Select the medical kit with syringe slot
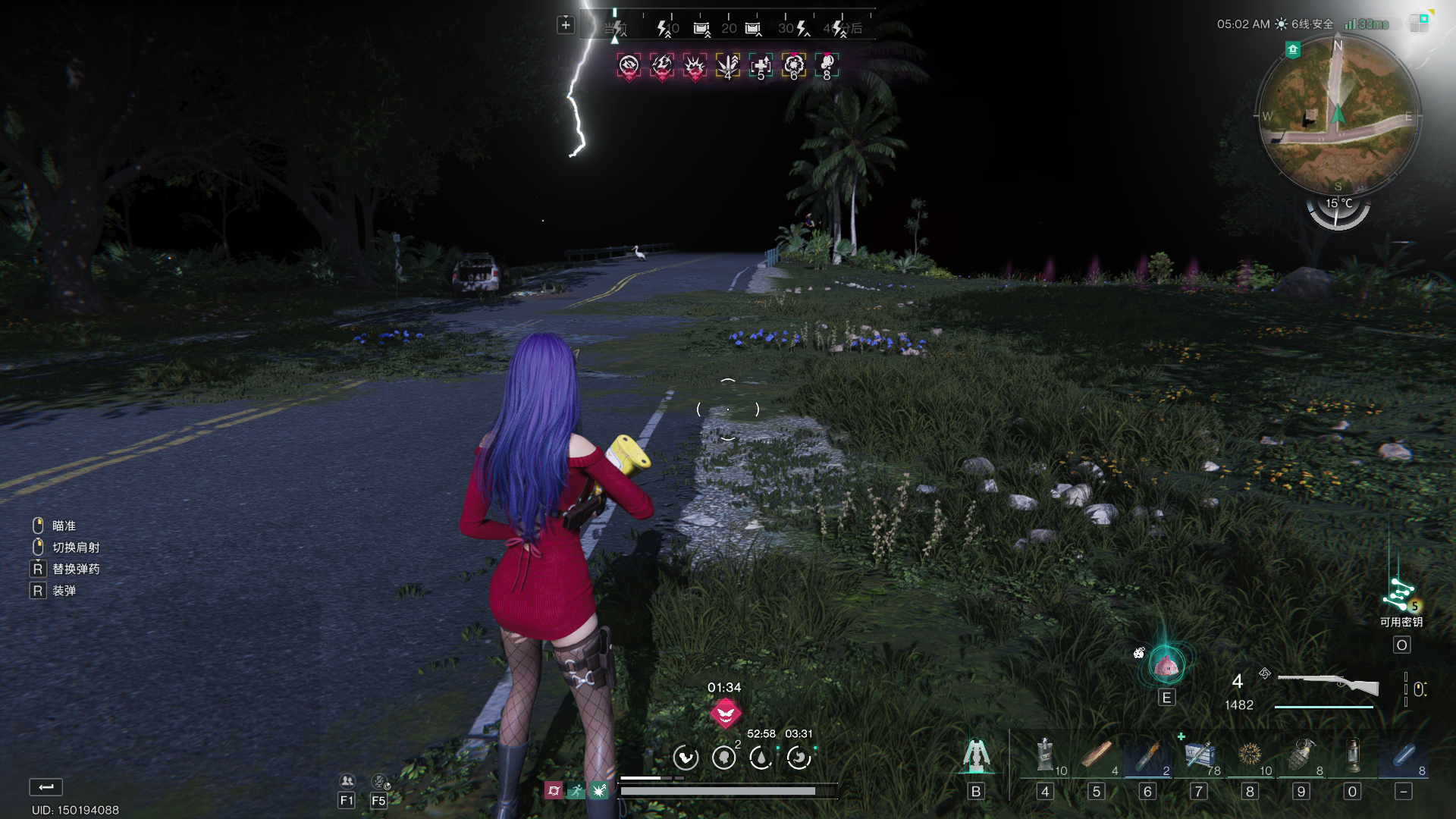1456x819 pixels. coord(1199,756)
